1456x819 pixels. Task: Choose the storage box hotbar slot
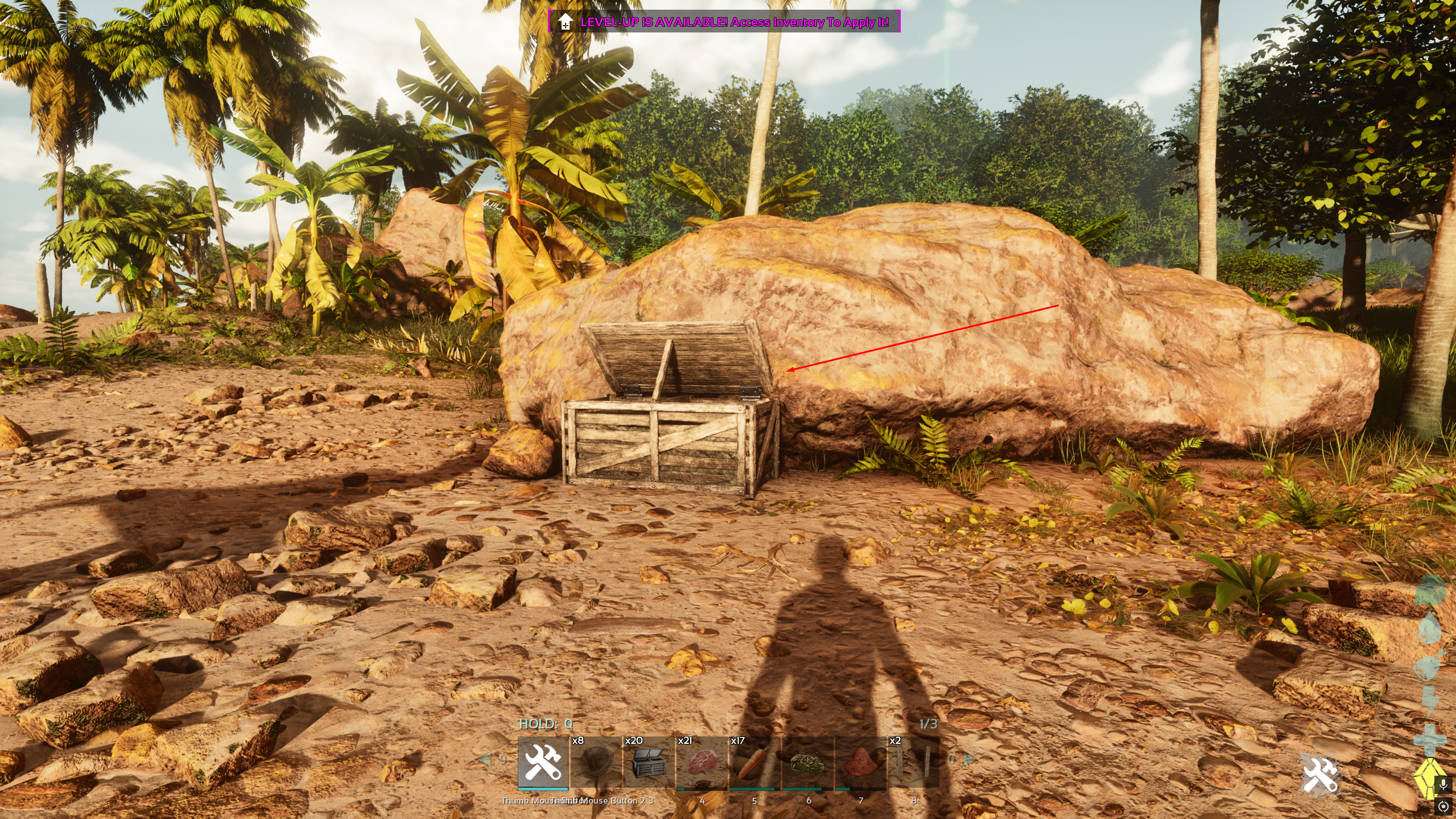click(649, 762)
